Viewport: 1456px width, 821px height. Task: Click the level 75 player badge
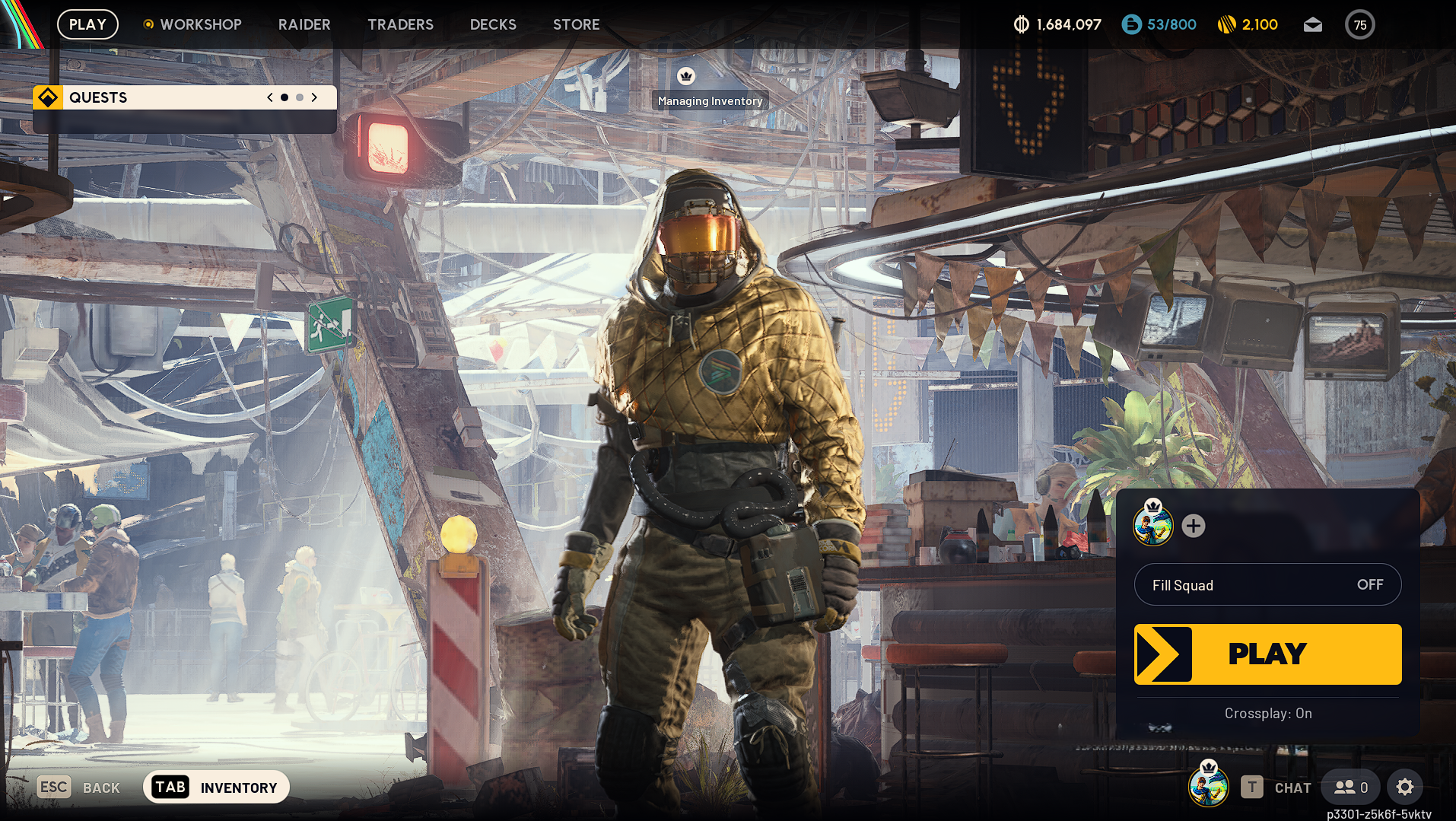coord(1359,25)
